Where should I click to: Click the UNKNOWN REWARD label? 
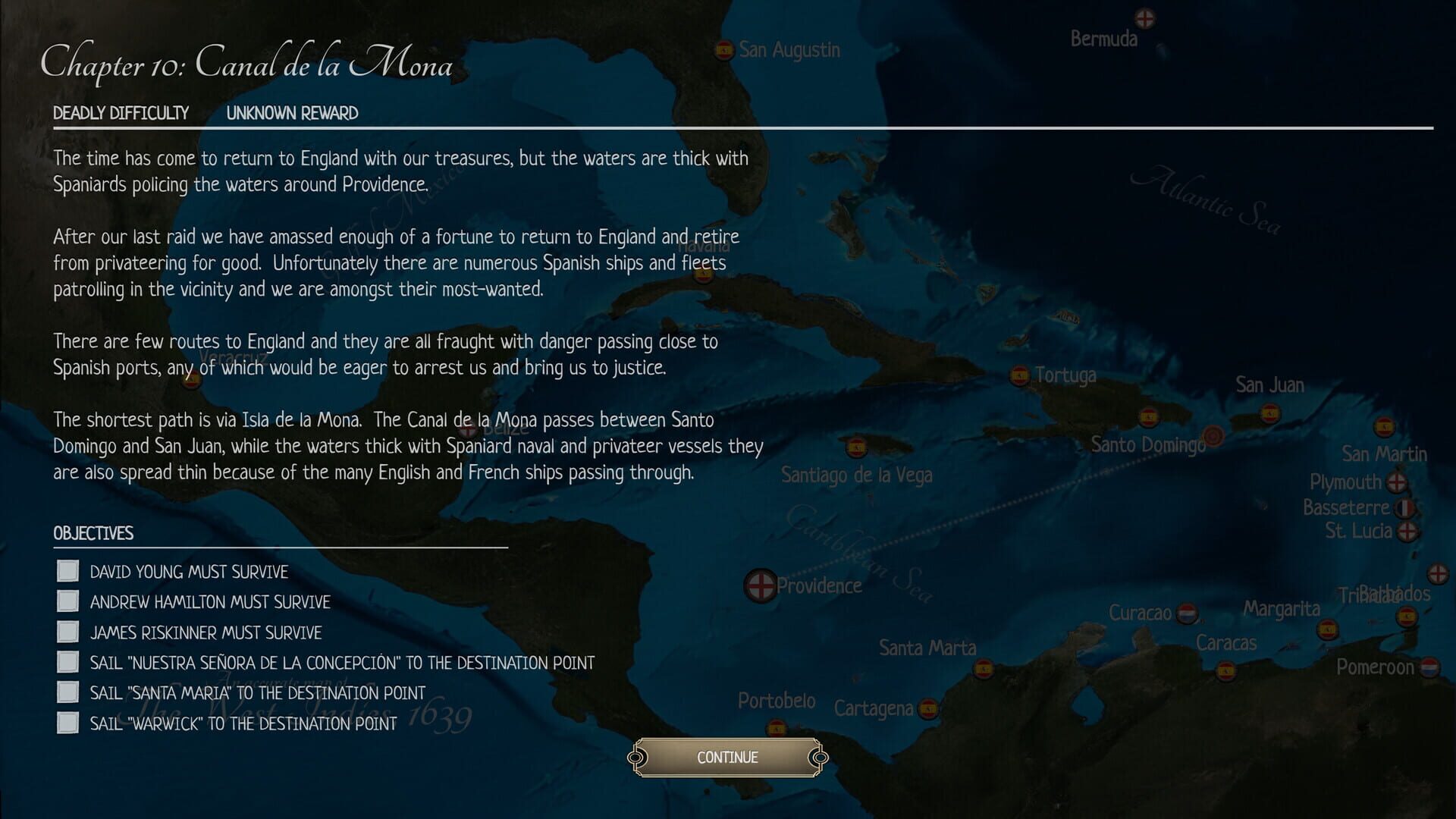[x=291, y=113]
